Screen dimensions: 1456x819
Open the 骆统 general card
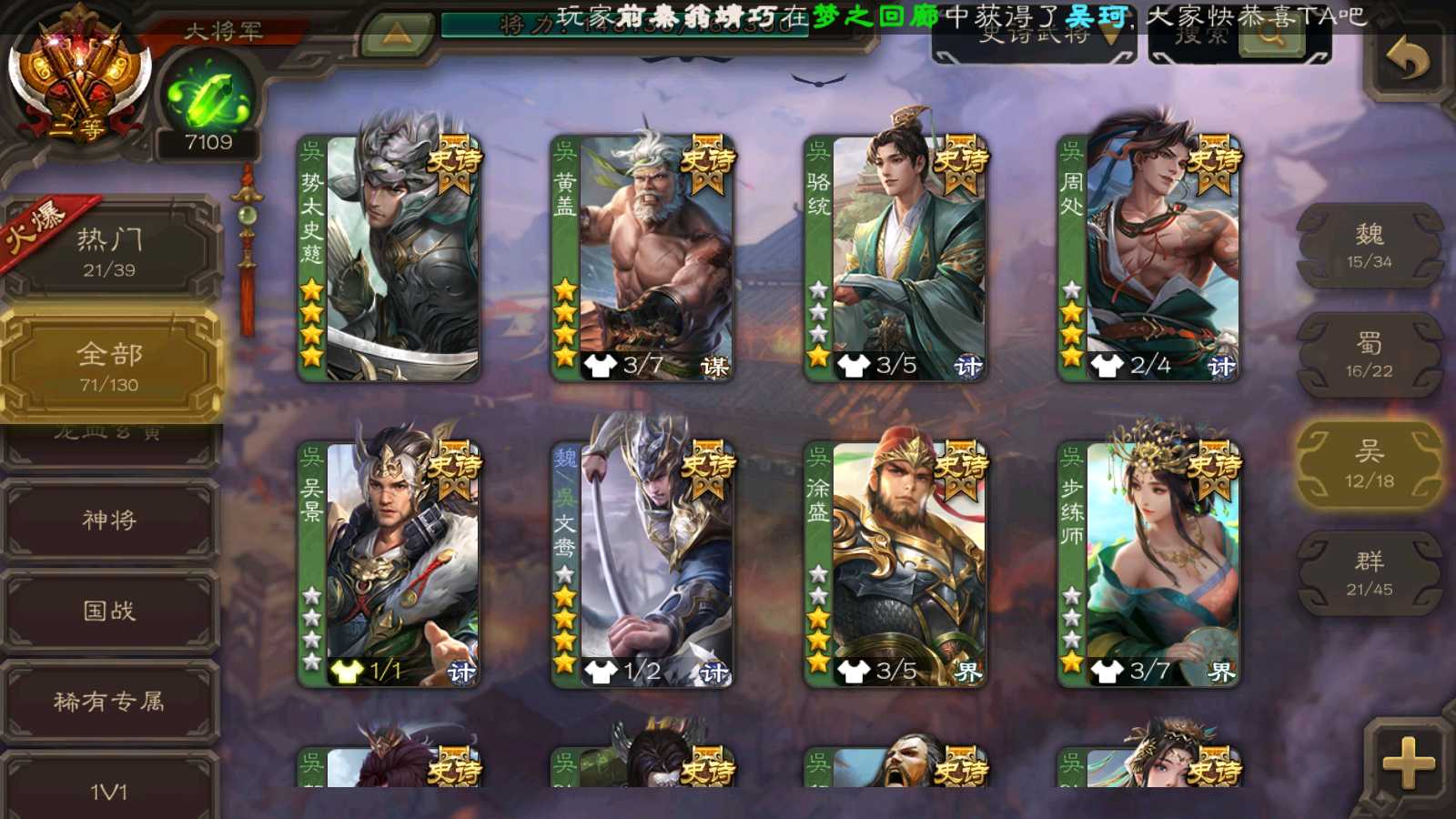pos(896,258)
